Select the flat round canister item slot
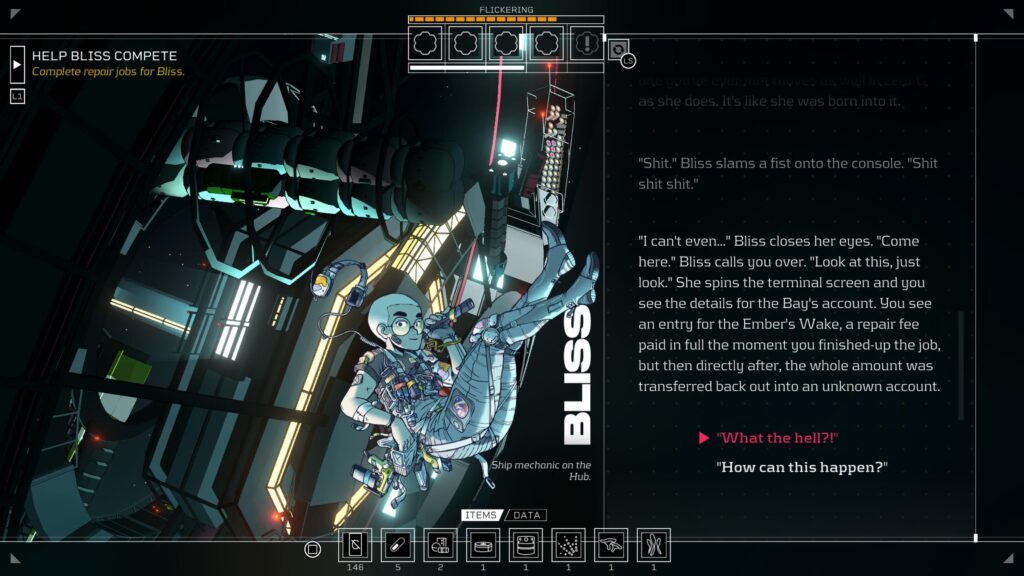This screenshot has height=576, width=1024. pyautogui.click(x=483, y=545)
